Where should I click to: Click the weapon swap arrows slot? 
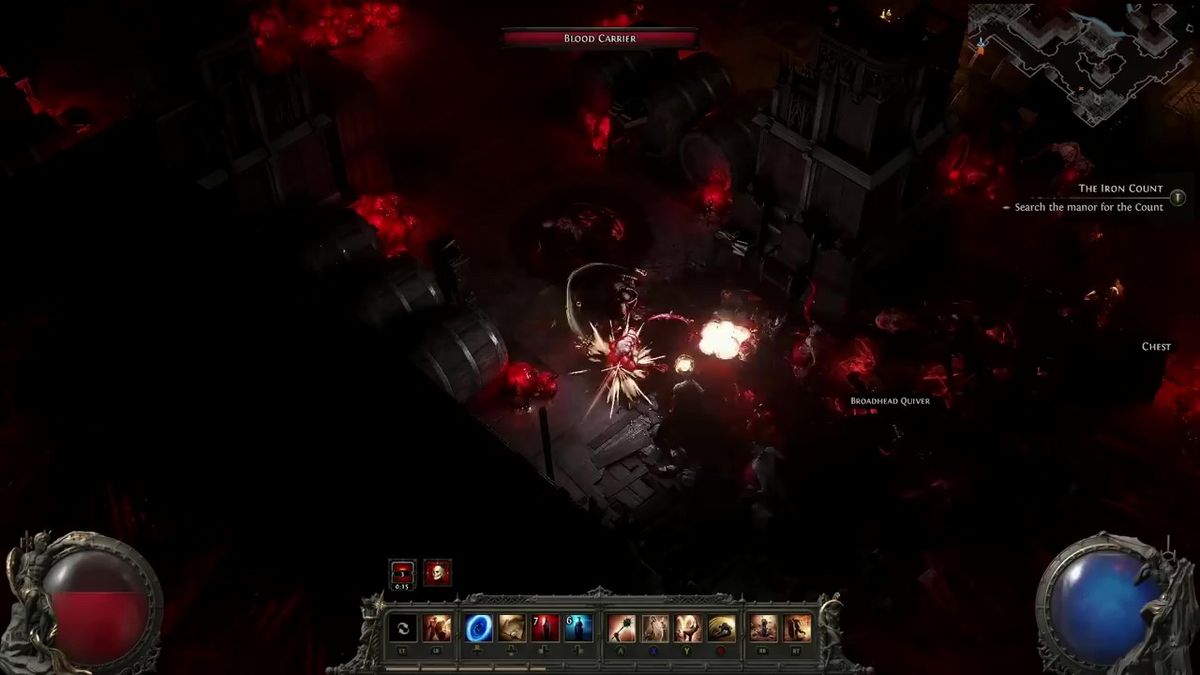(403, 628)
